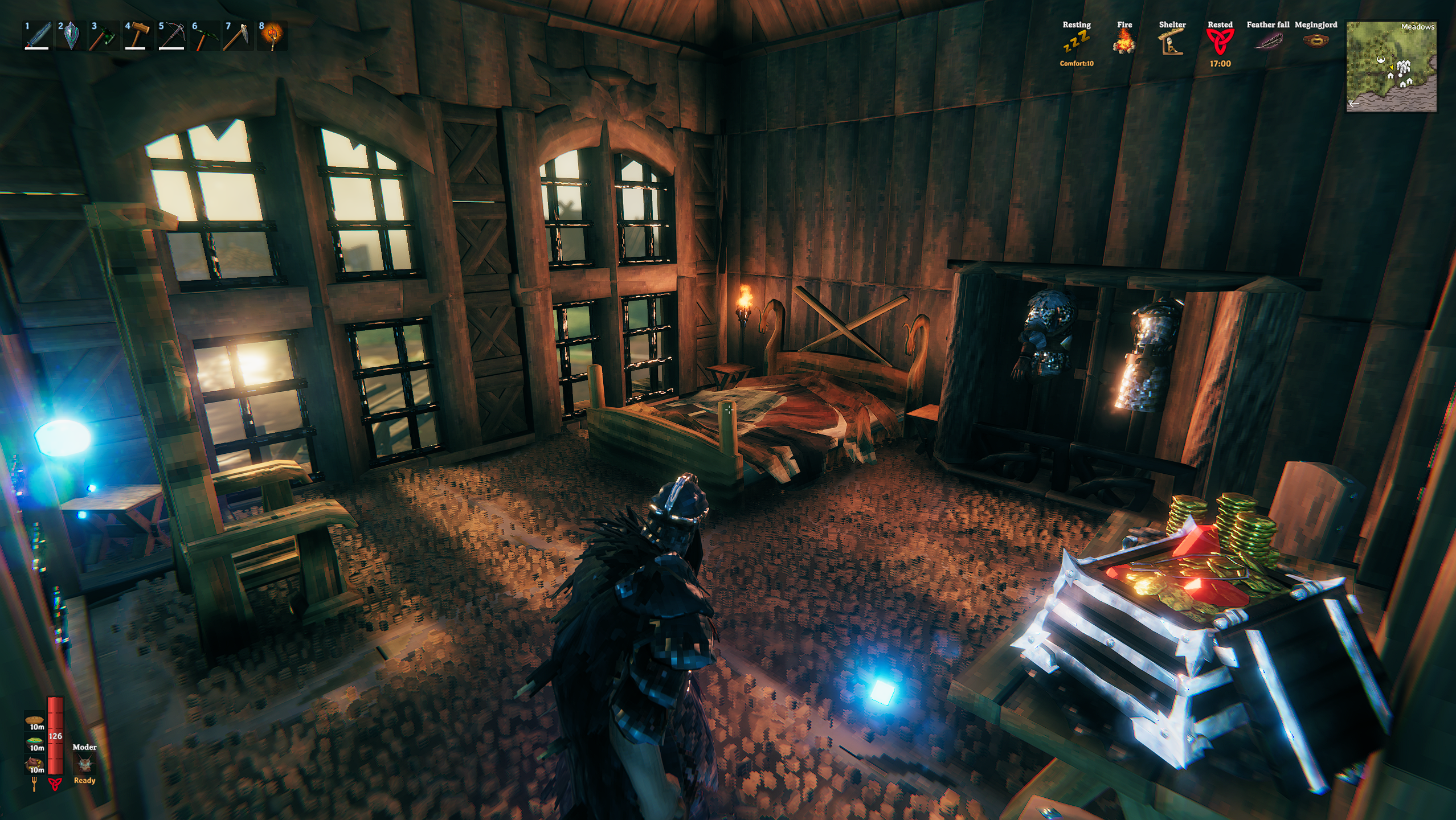Choose the cultivator tool in slot 7

pos(238,36)
